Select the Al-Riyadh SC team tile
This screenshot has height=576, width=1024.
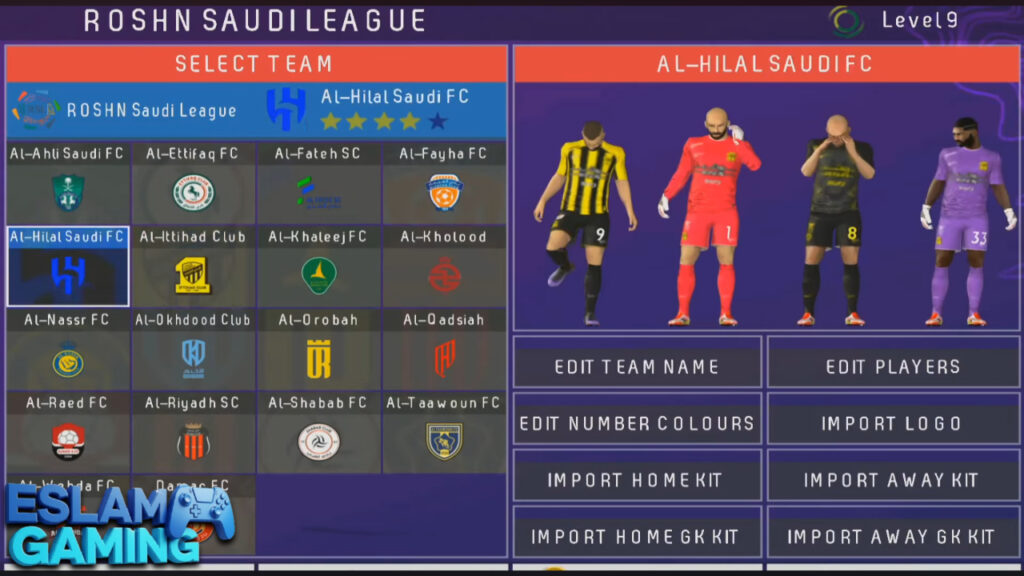pos(193,432)
